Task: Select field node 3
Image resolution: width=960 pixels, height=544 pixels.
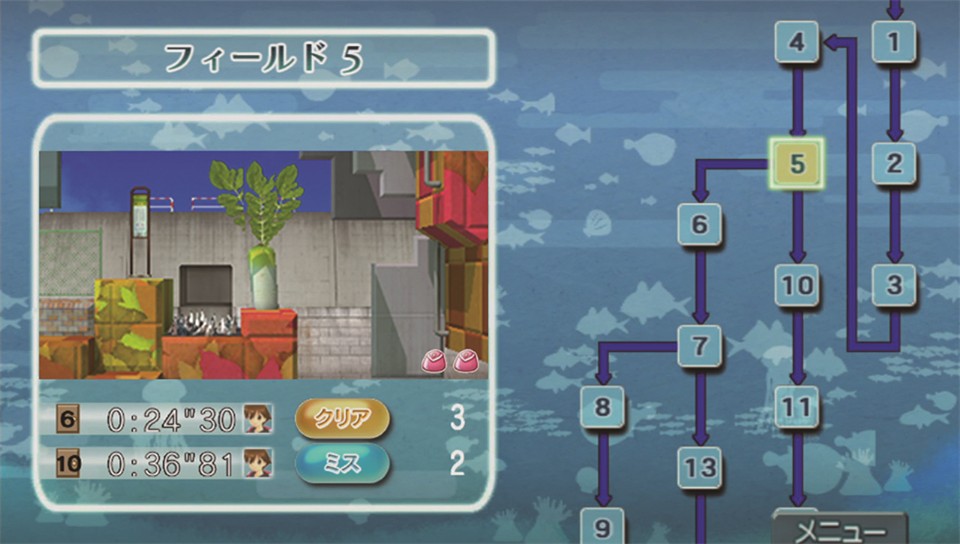Action: (x=893, y=286)
